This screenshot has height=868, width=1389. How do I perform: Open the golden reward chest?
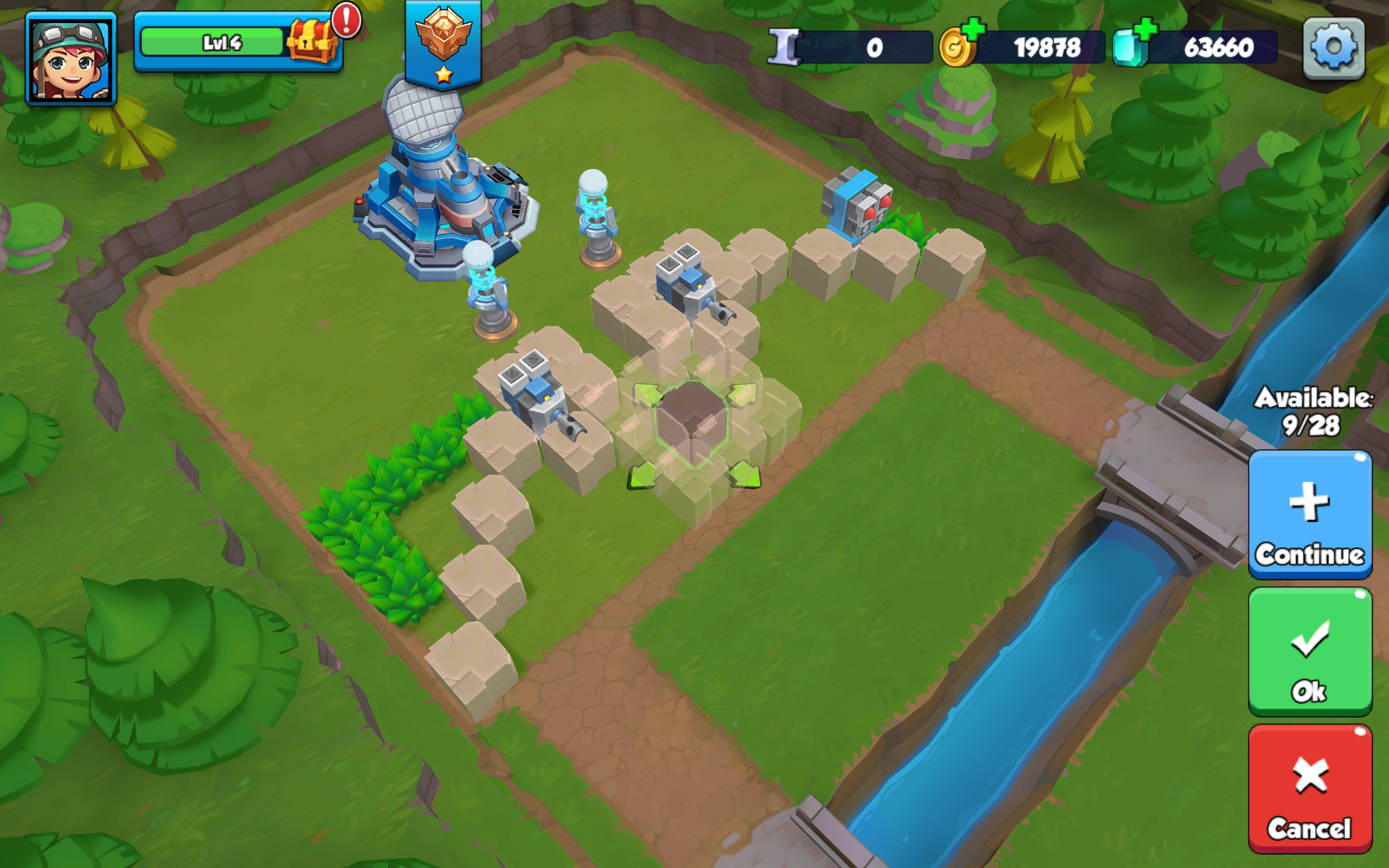310,39
